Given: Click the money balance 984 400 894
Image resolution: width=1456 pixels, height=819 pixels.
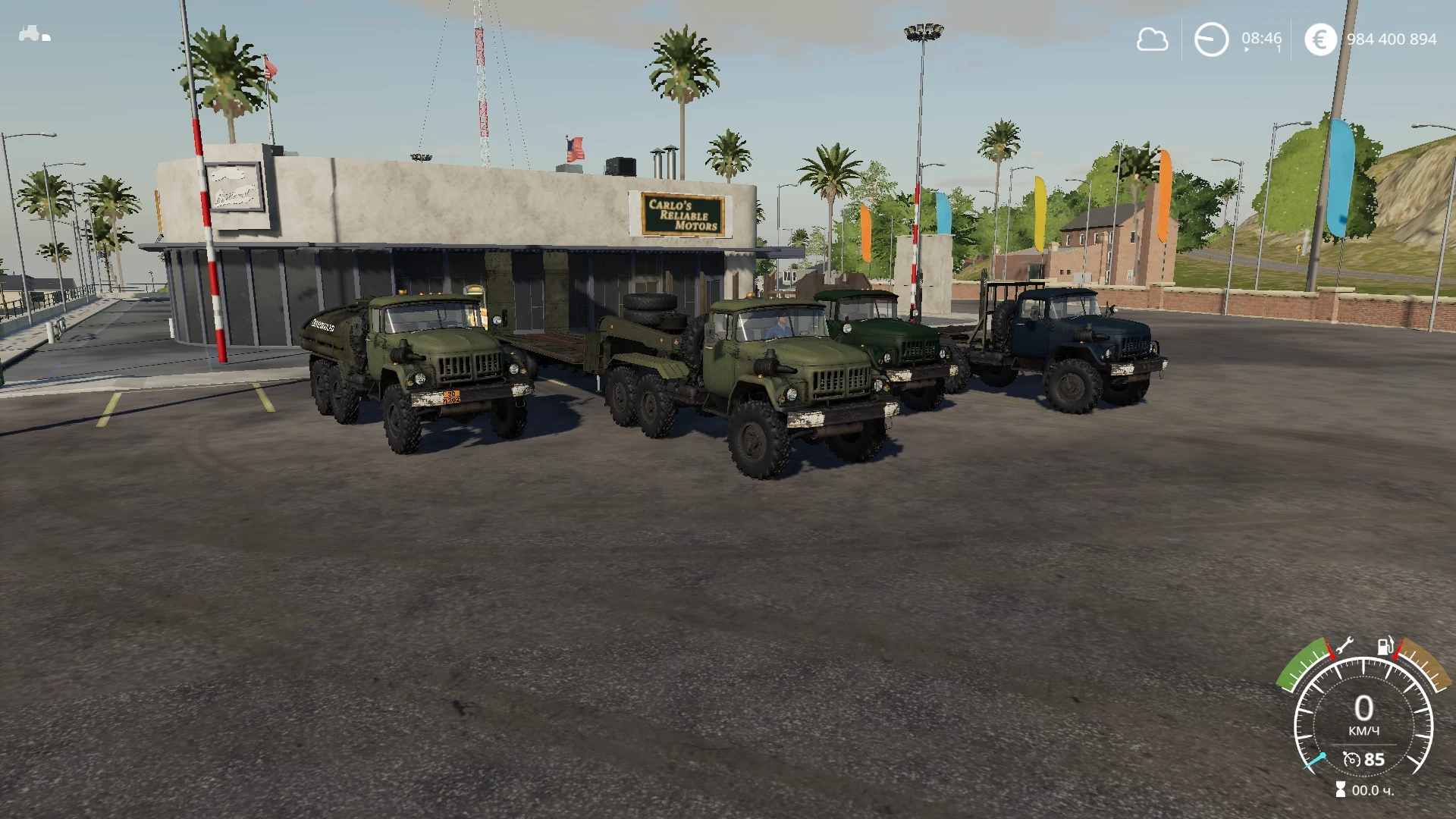Looking at the screenshot, I should tap(1393, 39).
